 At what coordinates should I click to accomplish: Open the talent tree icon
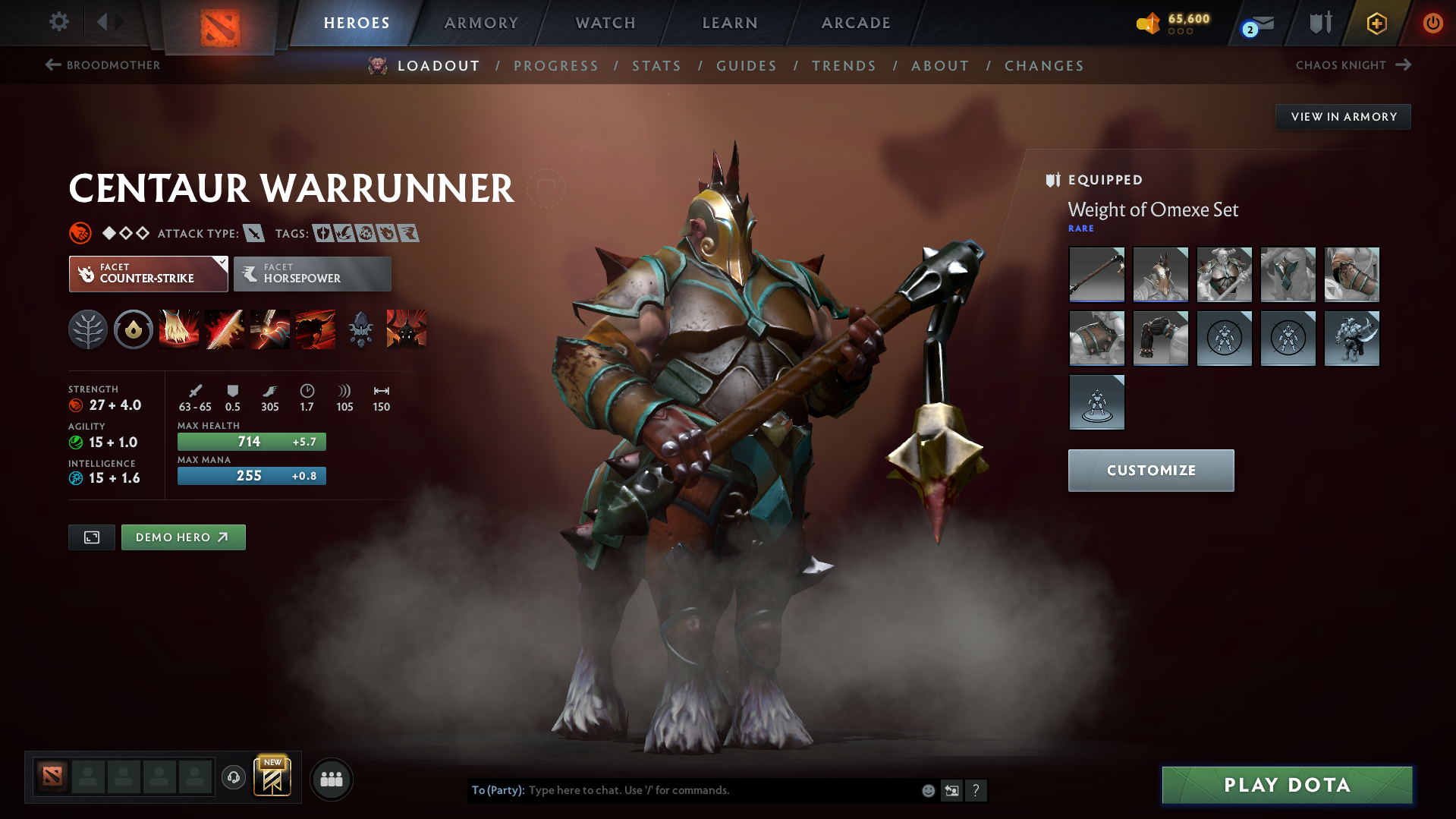tap(88, 329)
